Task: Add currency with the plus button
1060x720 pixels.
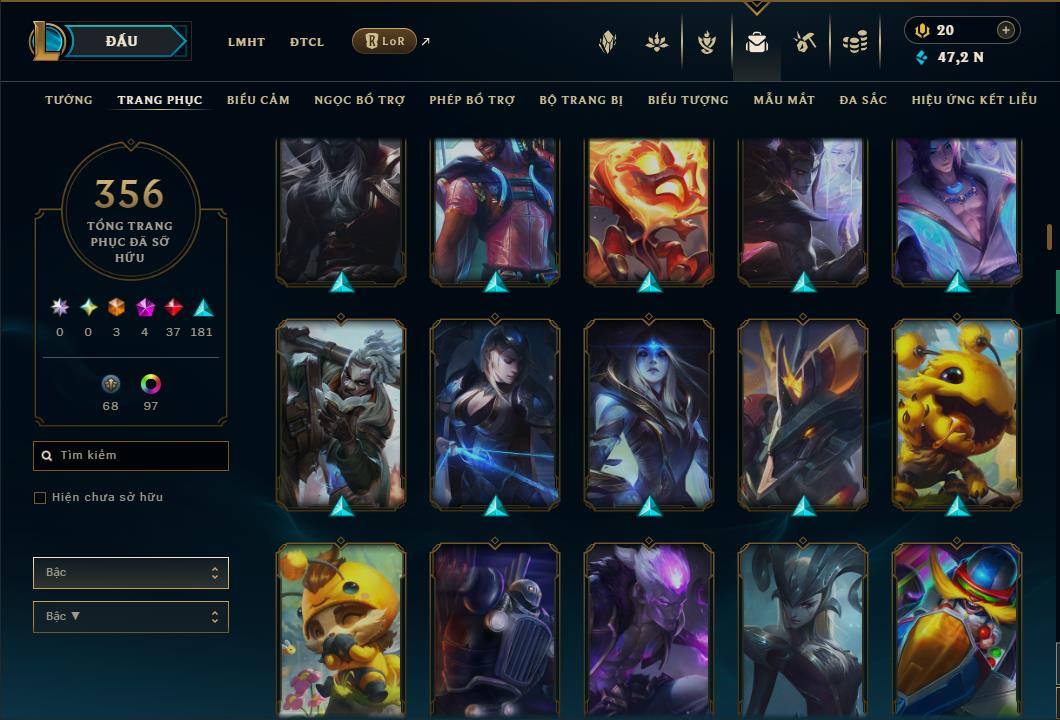Action: click(1006, 30)
